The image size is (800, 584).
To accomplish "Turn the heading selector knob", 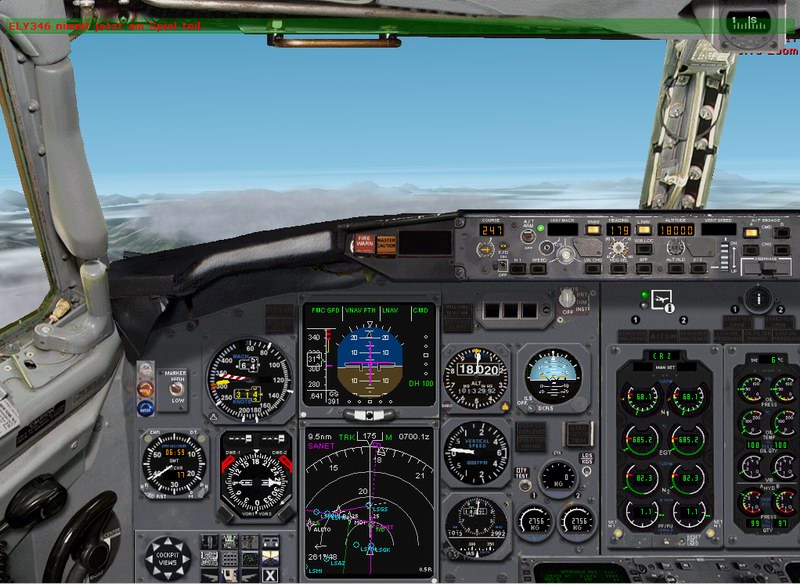I will pos(617,248).
